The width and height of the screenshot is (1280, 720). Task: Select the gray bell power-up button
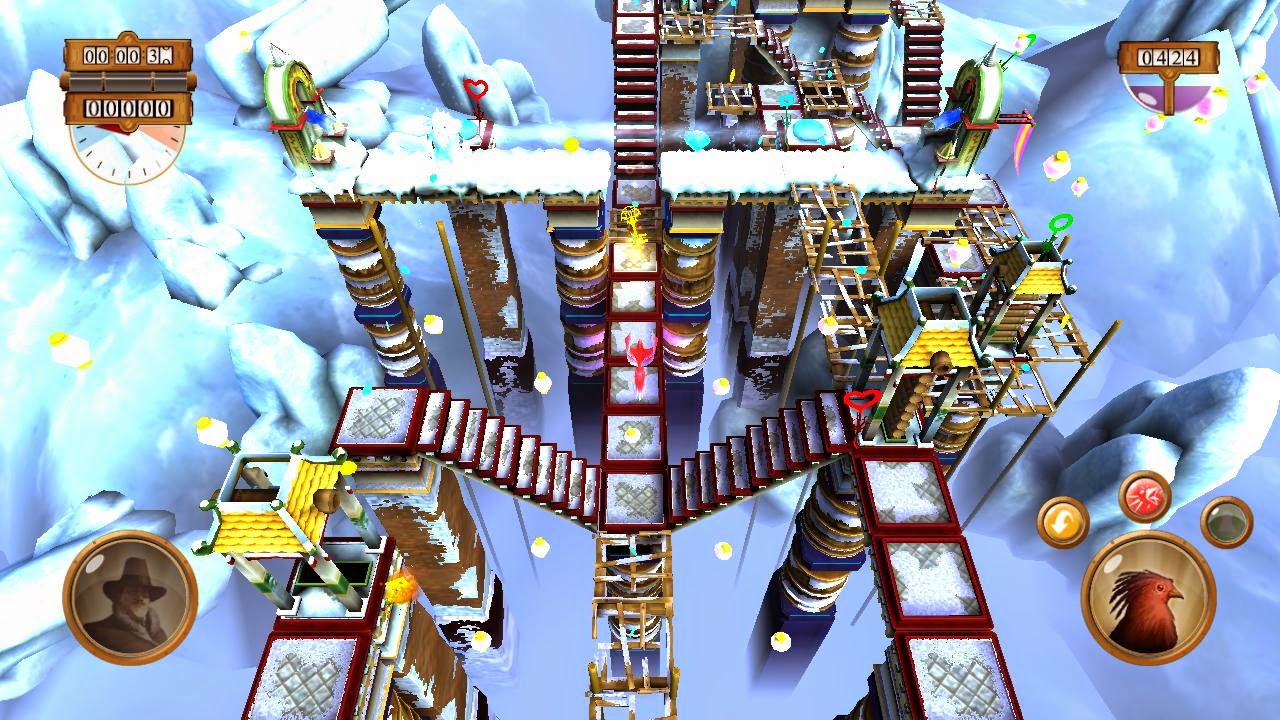(1228, 523)
